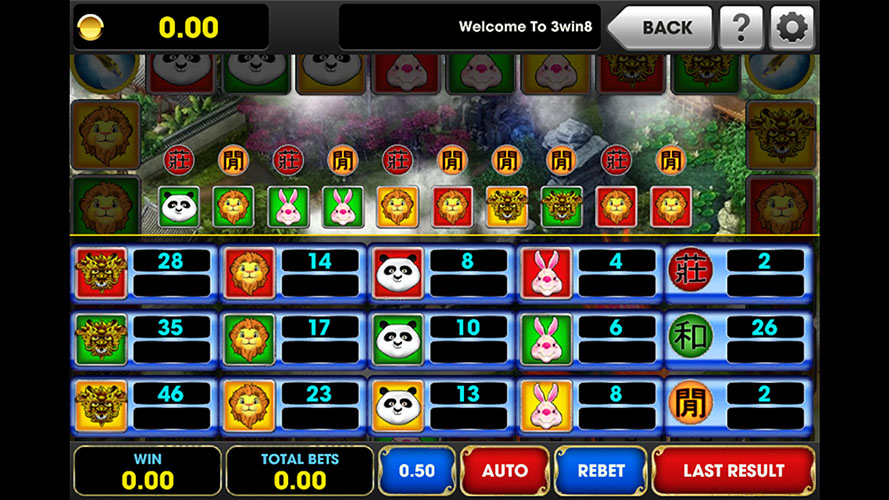Bet on the green dragon paying 35
889x500 pixels.
[x=102, y=339]
